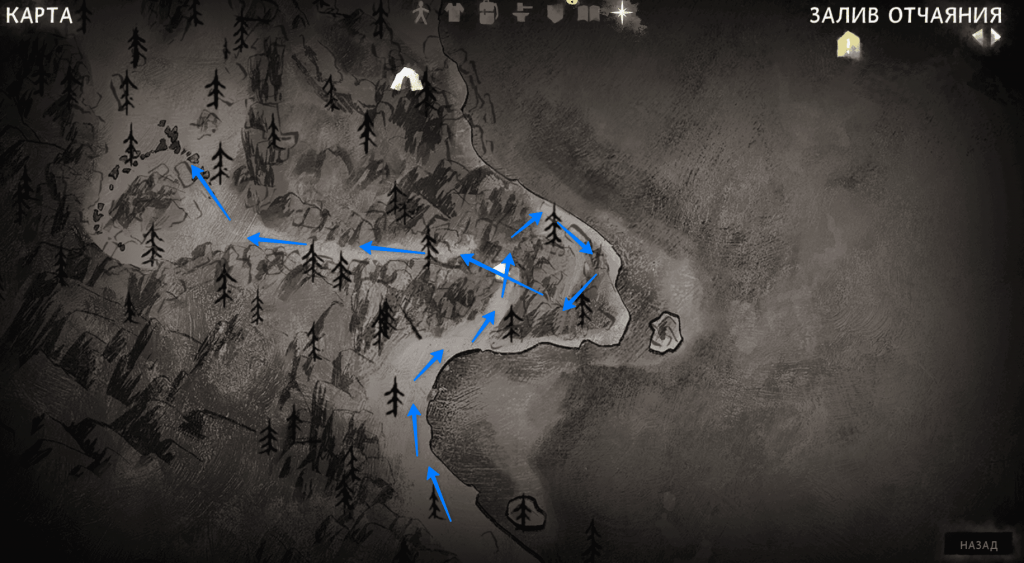Click the yellow house exclamation icon
The image size is (1024, 563).
pos(848,44)
